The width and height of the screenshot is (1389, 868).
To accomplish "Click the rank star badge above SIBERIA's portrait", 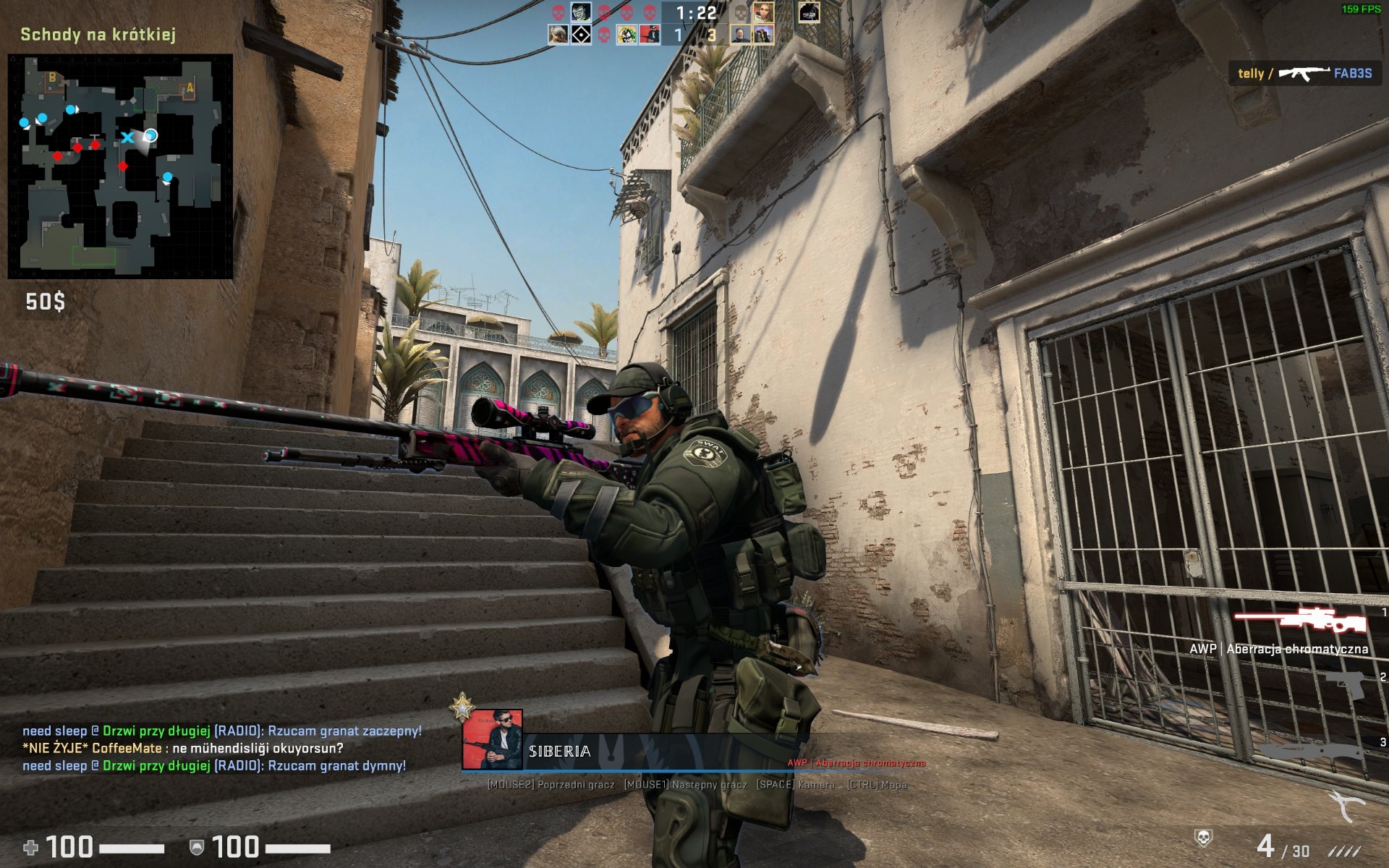I will [x=462, y=707].
